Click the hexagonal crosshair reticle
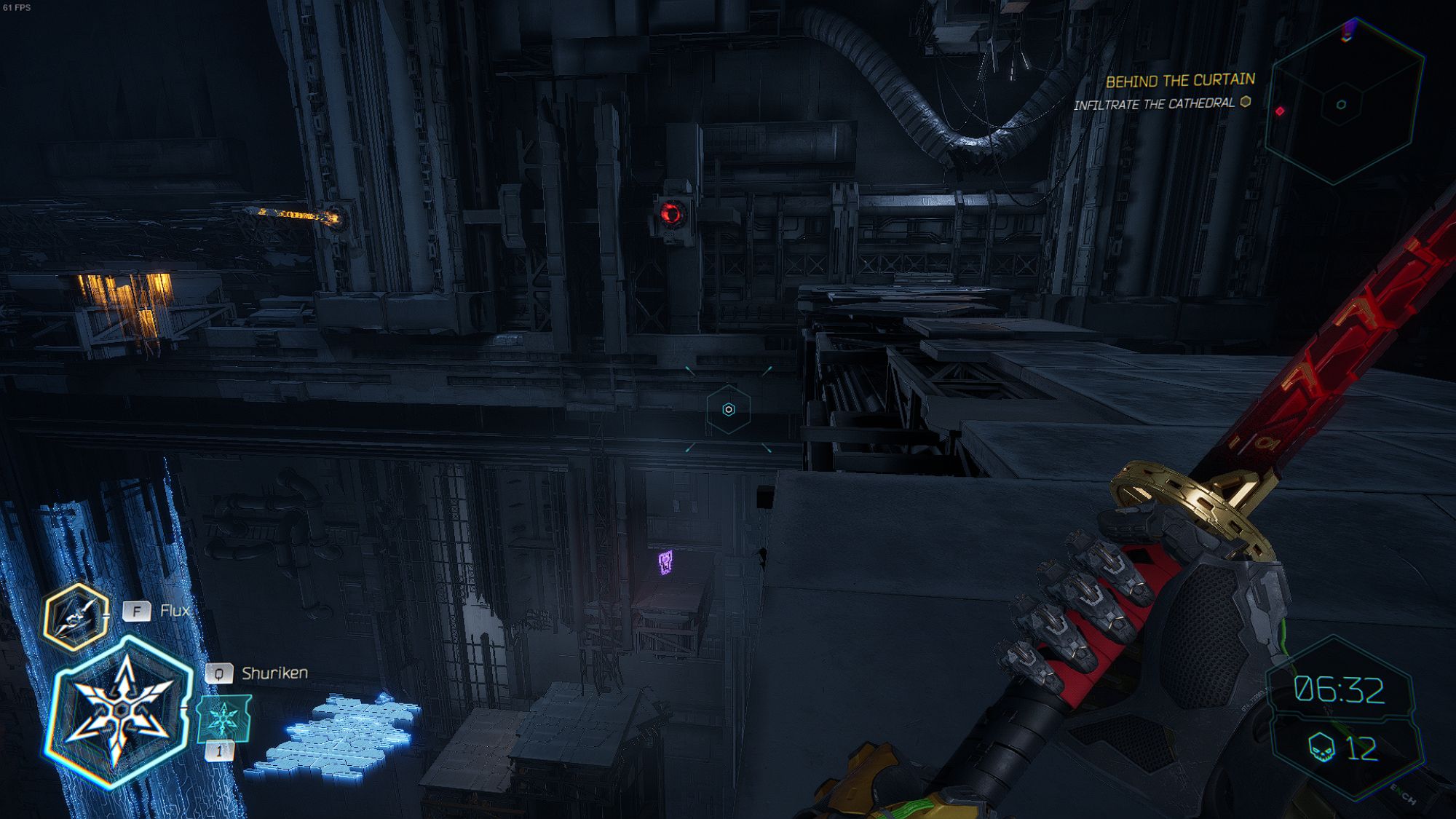 coord(728,410)
